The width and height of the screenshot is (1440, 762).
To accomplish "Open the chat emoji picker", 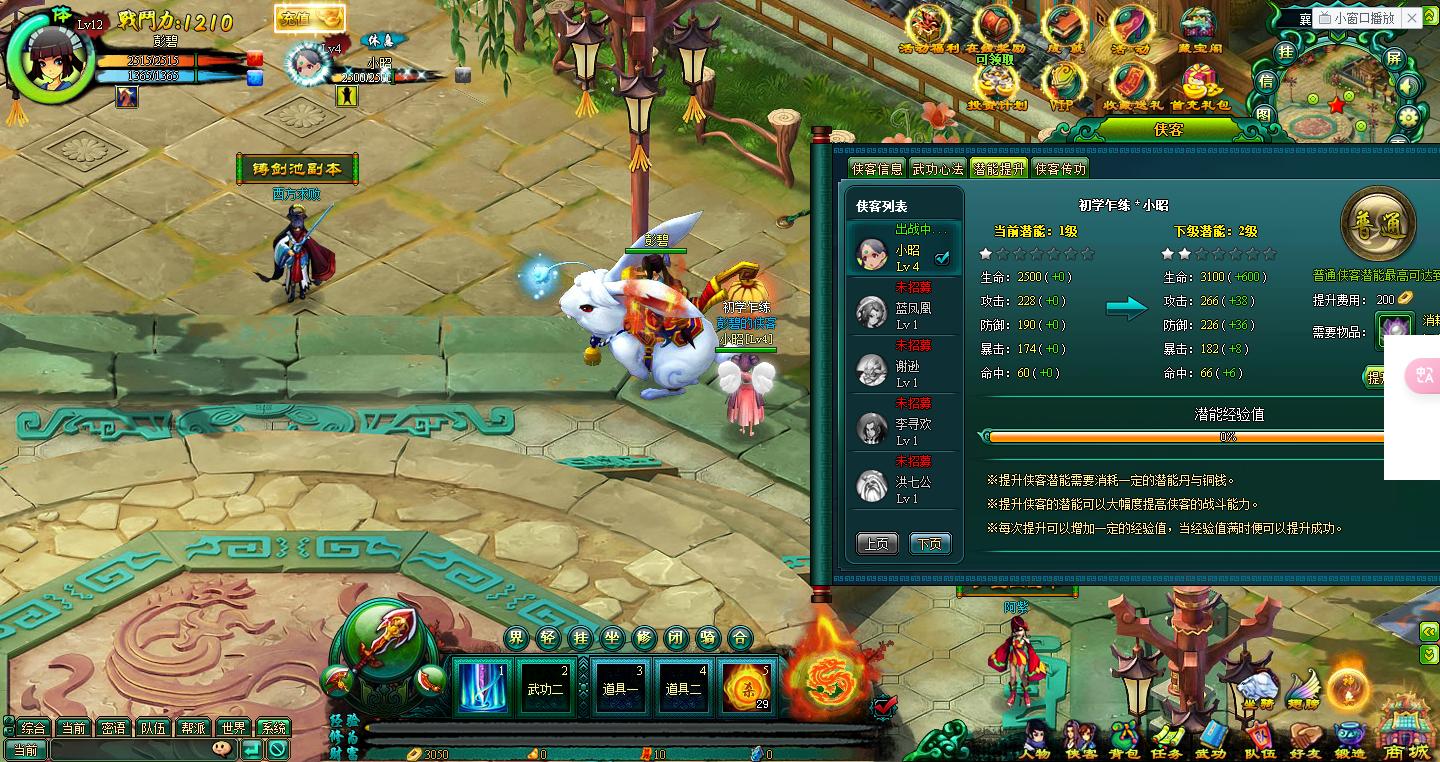I will tap(222, 748).
